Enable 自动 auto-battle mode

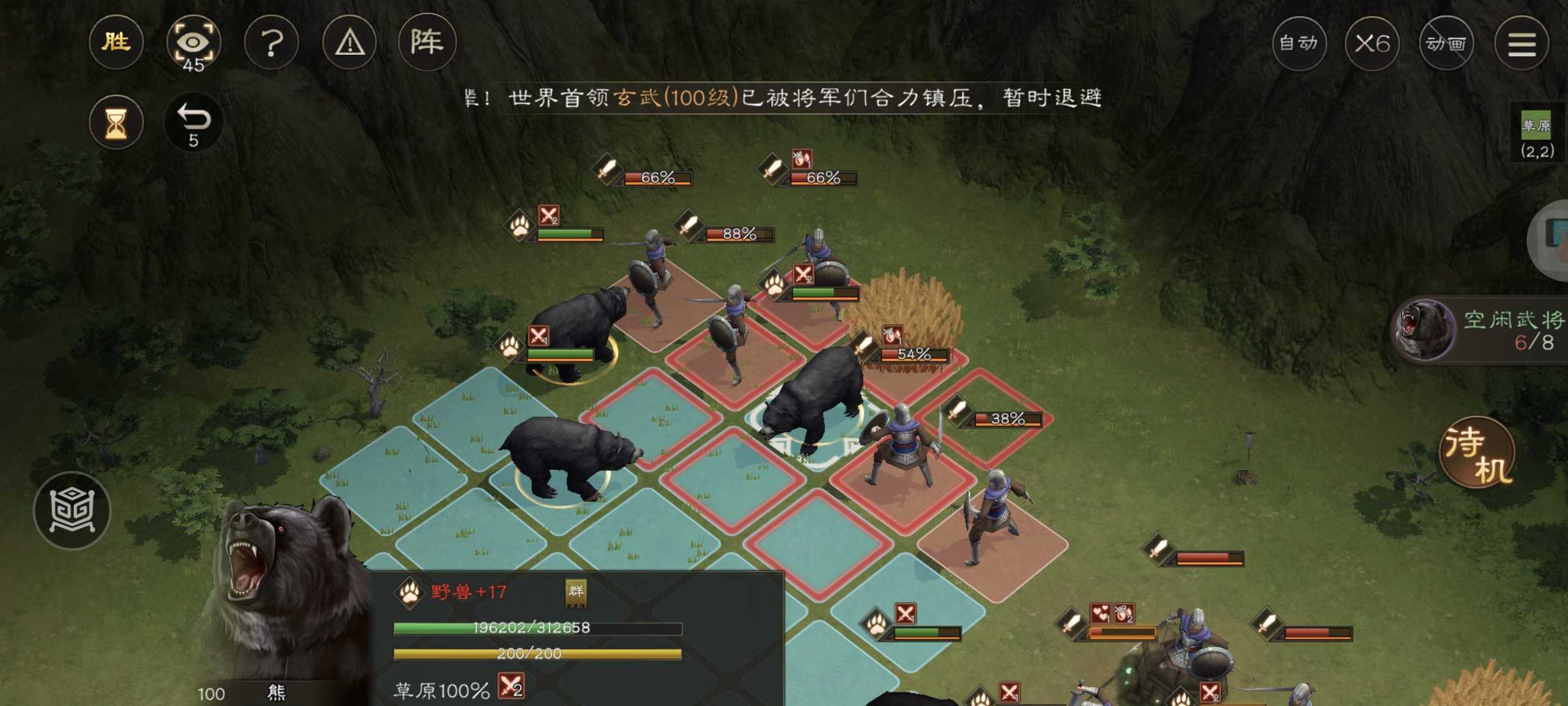click(1298, 42)
